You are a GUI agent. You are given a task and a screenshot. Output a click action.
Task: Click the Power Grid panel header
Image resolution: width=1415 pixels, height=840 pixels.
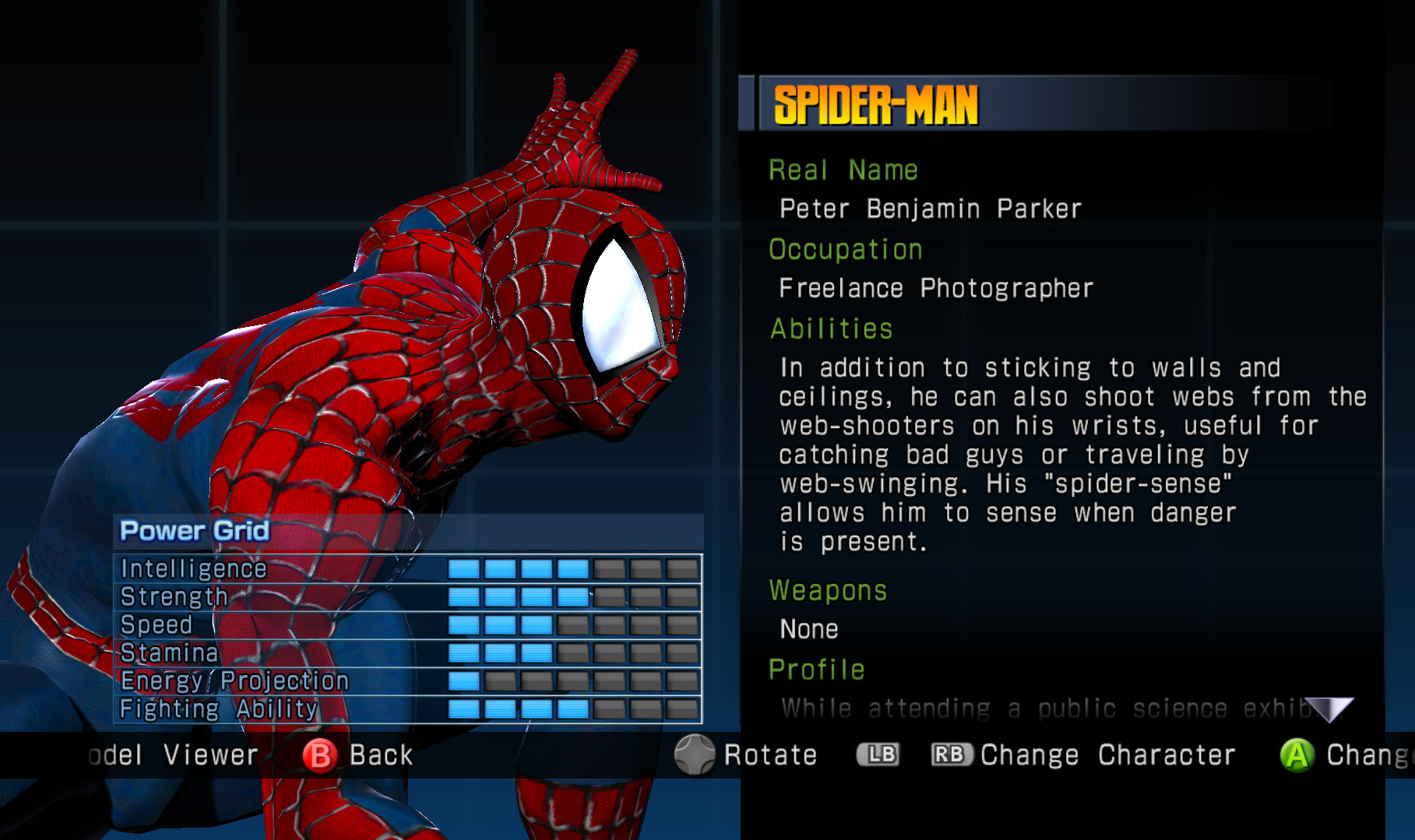point(192,531)
